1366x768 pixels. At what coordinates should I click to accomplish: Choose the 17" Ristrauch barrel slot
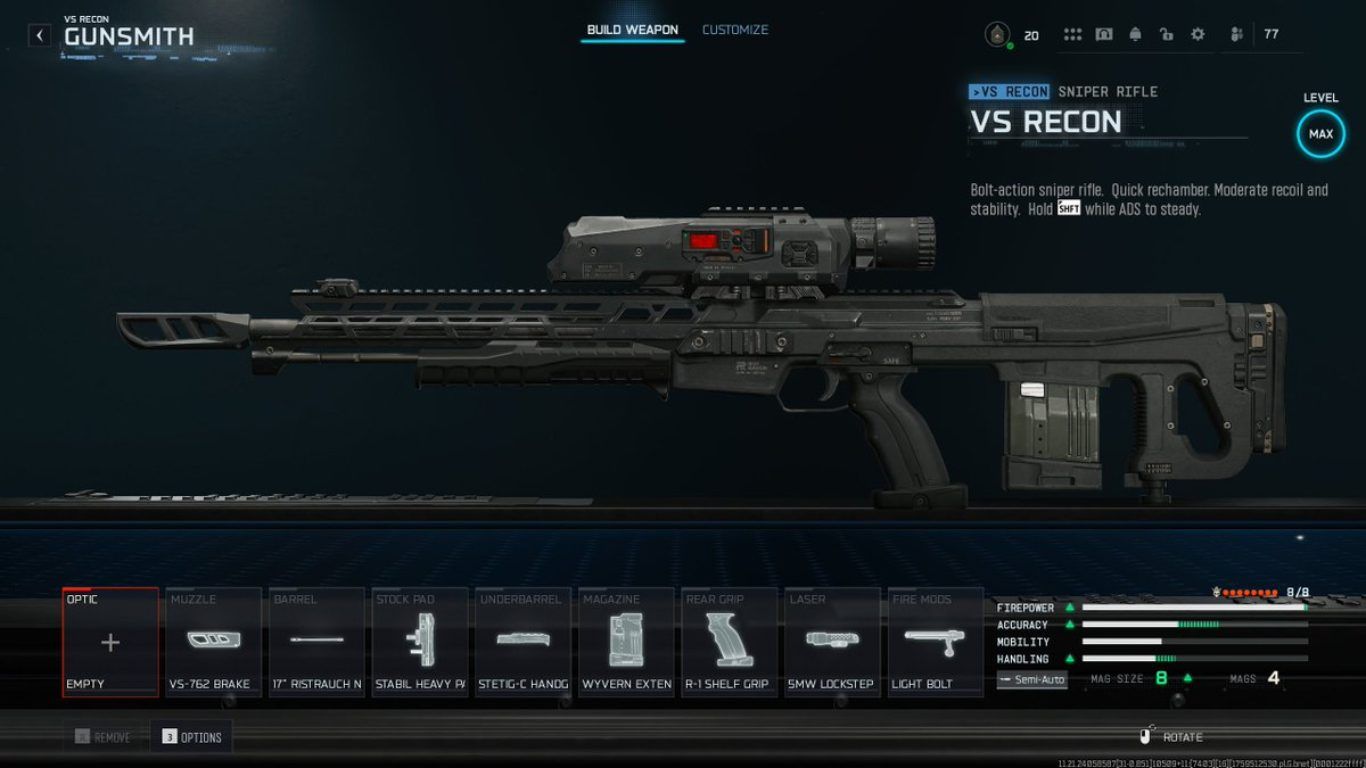click(317, 642)
